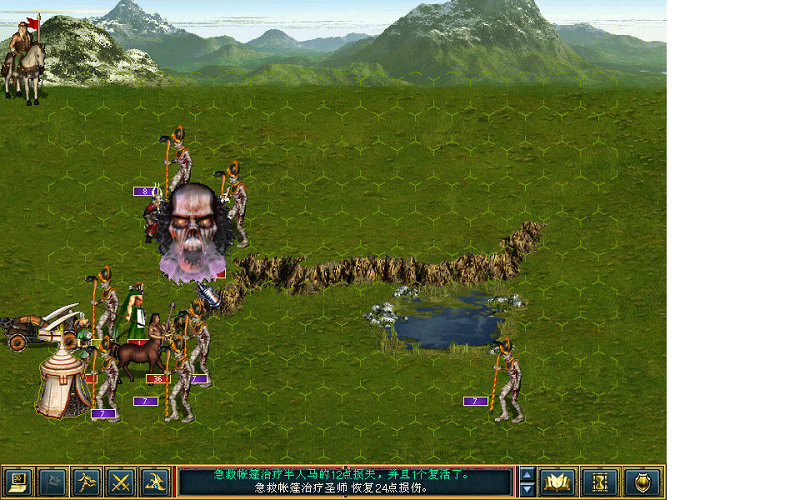Click the combat log message panel
Screen dimensions: 800x500
pos(345,482)
